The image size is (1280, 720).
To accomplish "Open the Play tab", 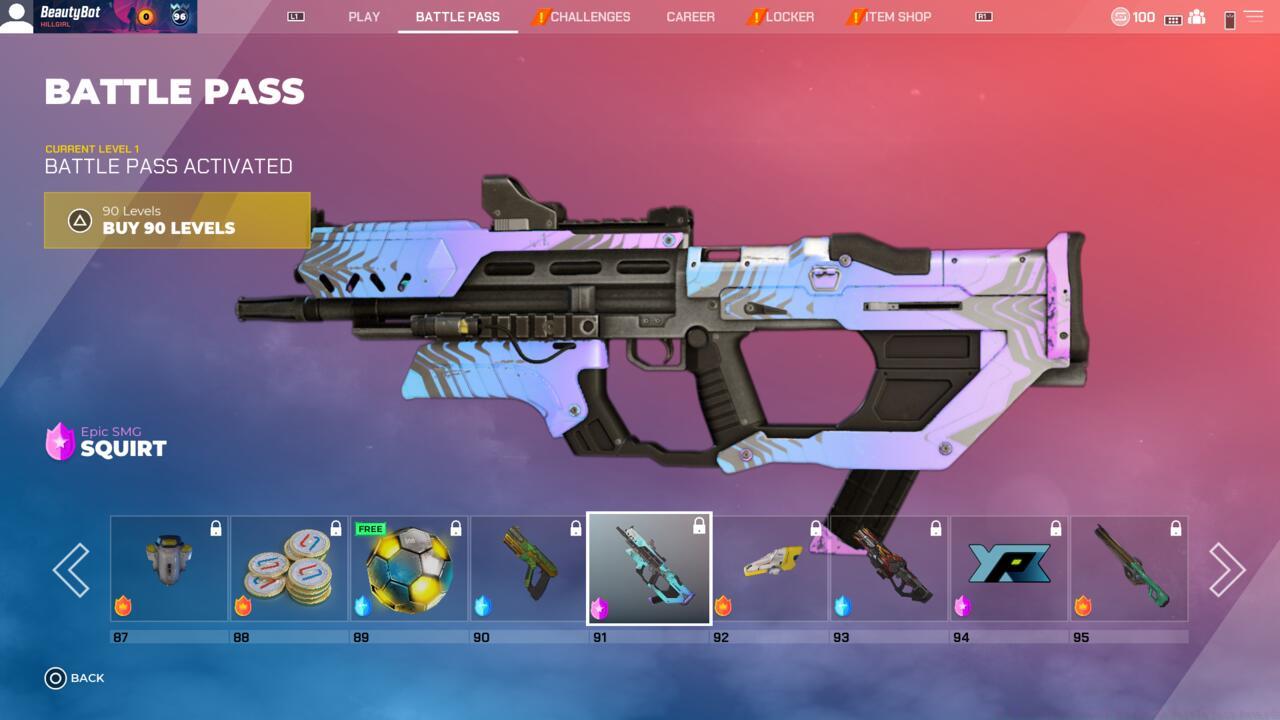I will (x=364, y=17).
